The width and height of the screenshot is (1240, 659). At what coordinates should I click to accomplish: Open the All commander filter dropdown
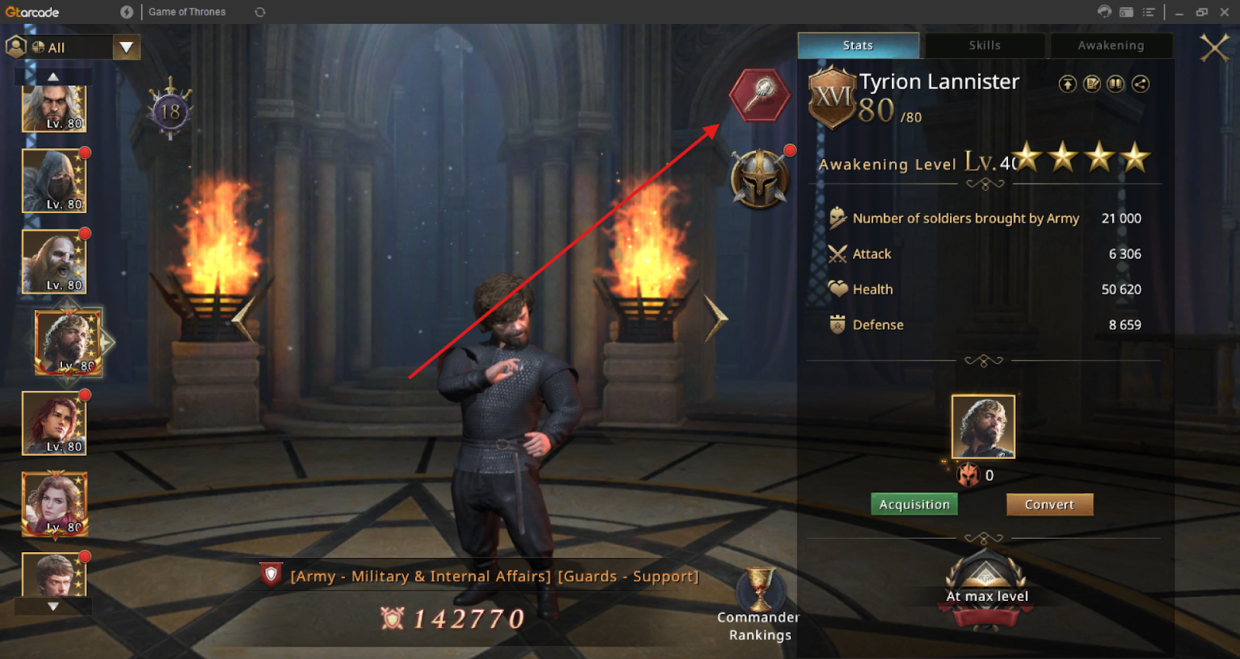126,47
